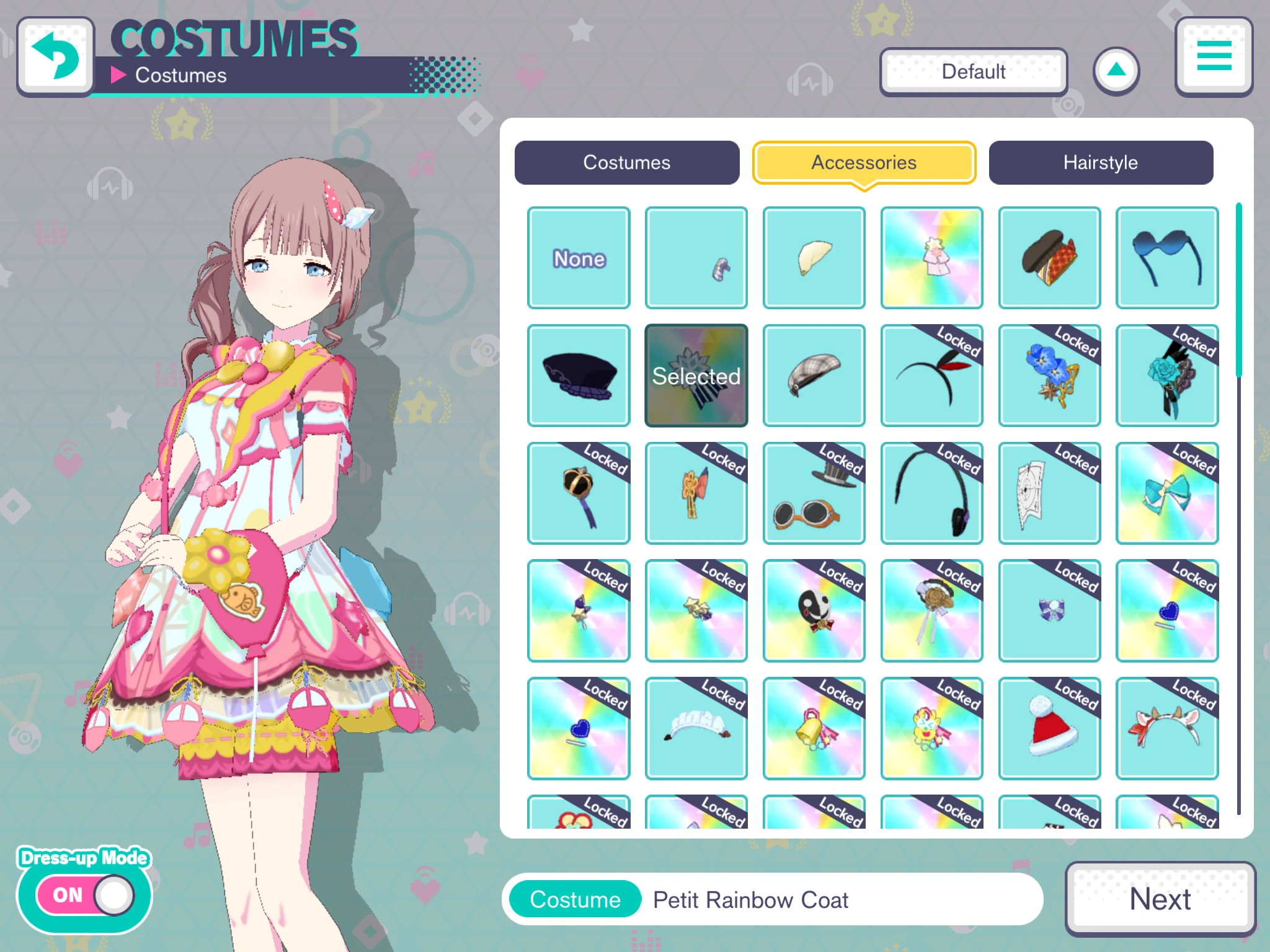The width and height of the screenshot is (1270, 952).
Task: Collapse the panel with the triangle button
Action: point(1116,71)
